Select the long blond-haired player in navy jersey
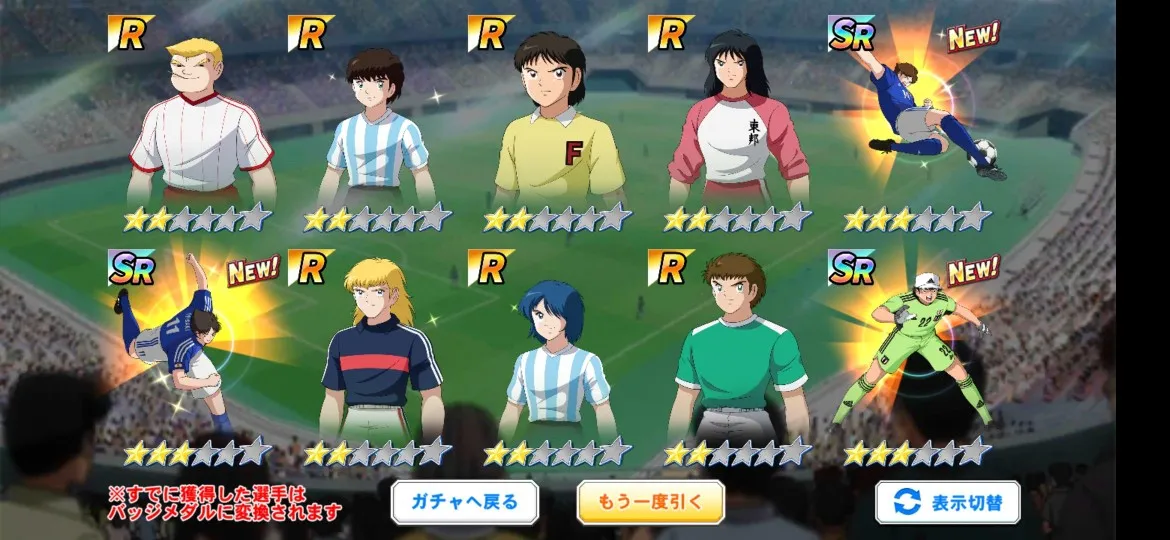 381,355
